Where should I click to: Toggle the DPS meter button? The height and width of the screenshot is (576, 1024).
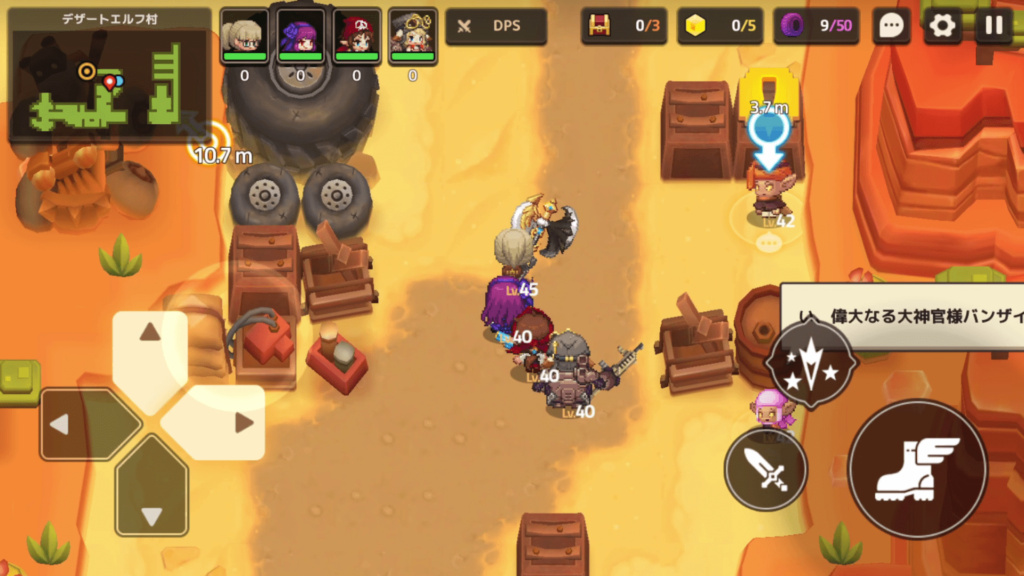[x=496, y=26]
